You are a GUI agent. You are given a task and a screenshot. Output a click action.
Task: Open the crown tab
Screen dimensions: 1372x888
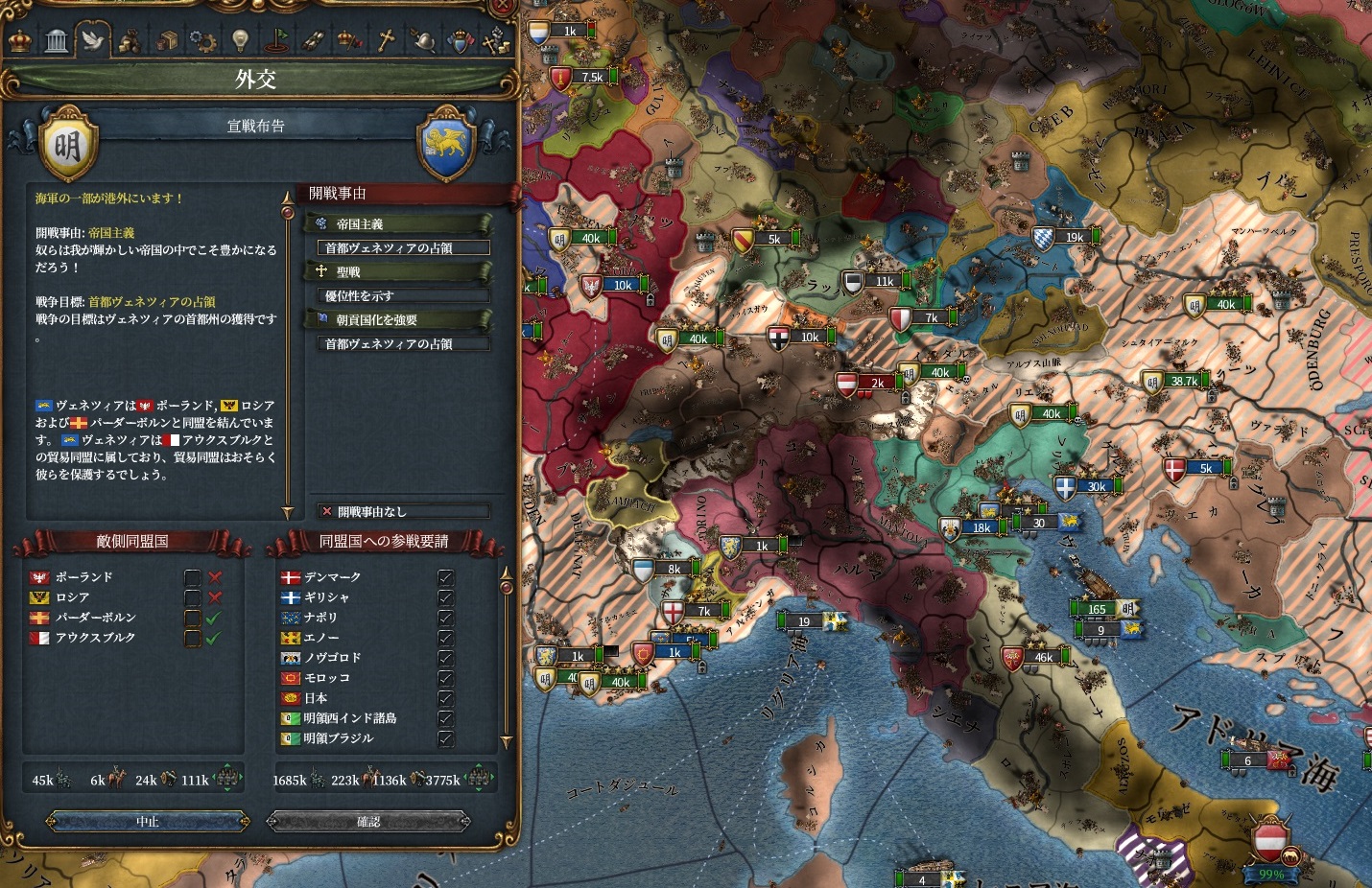click(20, 41)
